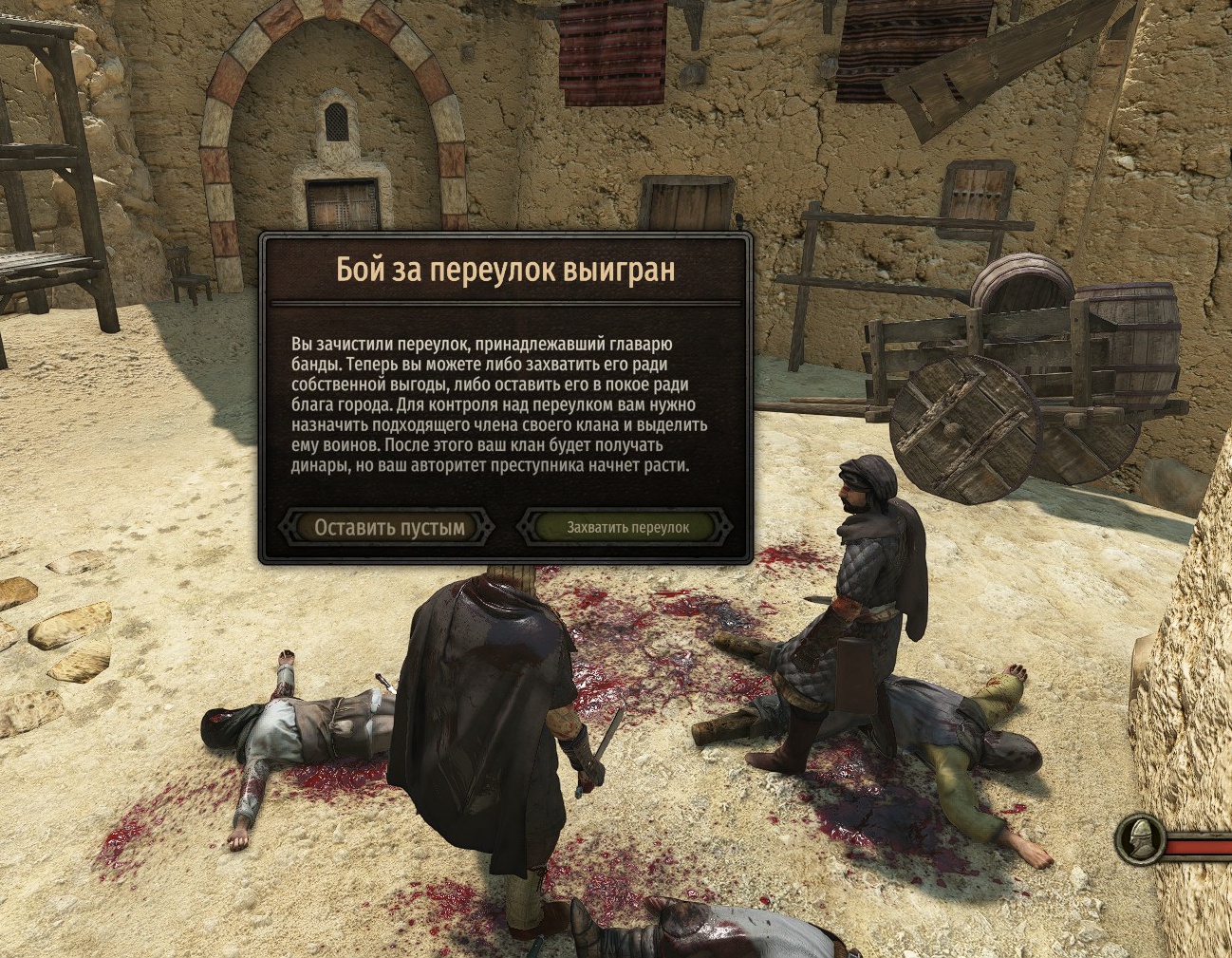Image resolution: width=1232 pixels, height=958 pixels.
Task: Select the "Захватить переулок" button
Action: coord(627,527)
